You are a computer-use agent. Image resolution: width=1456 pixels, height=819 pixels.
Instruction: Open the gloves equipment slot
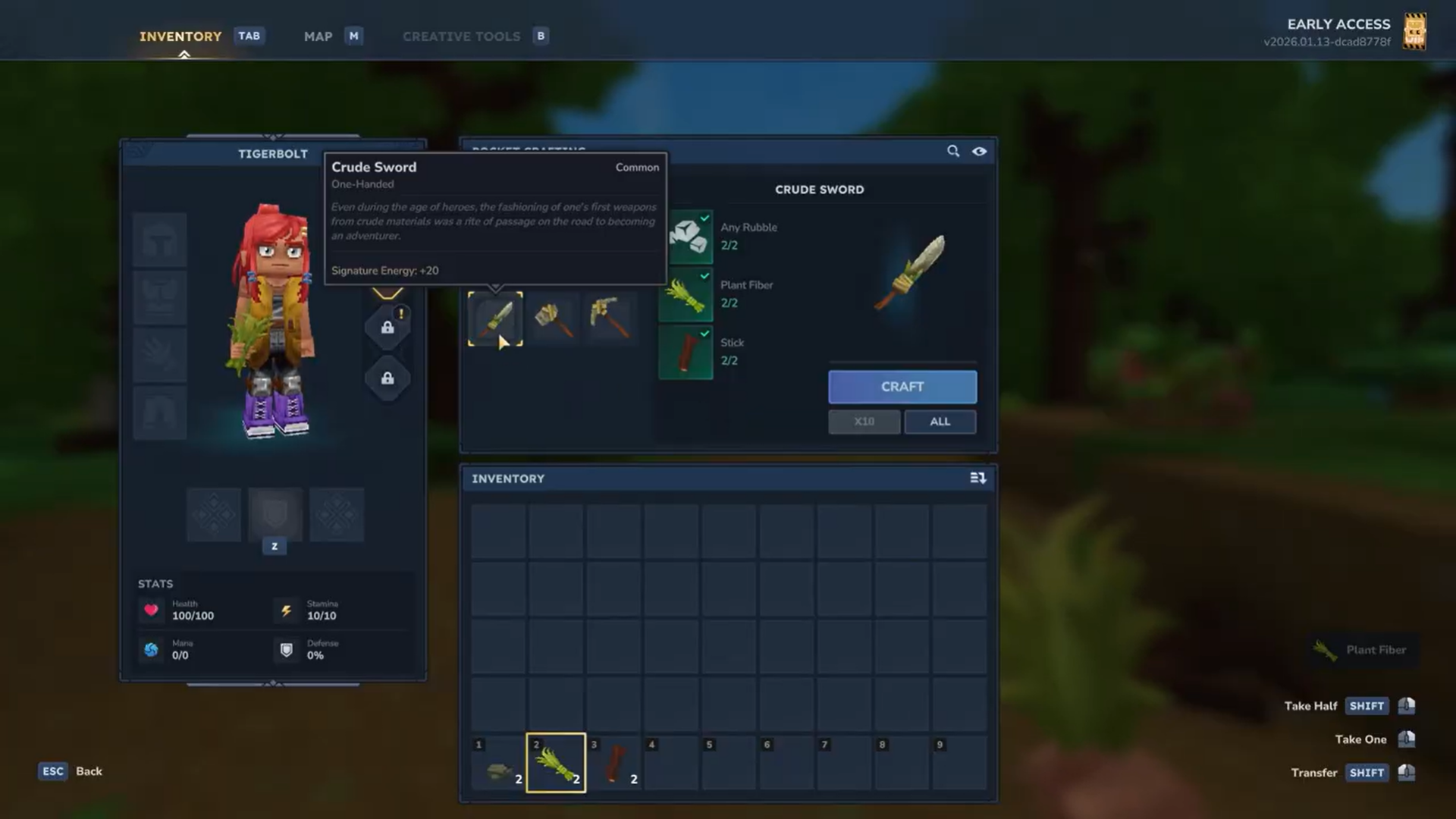pyautogui.click(x=159, y=354)
